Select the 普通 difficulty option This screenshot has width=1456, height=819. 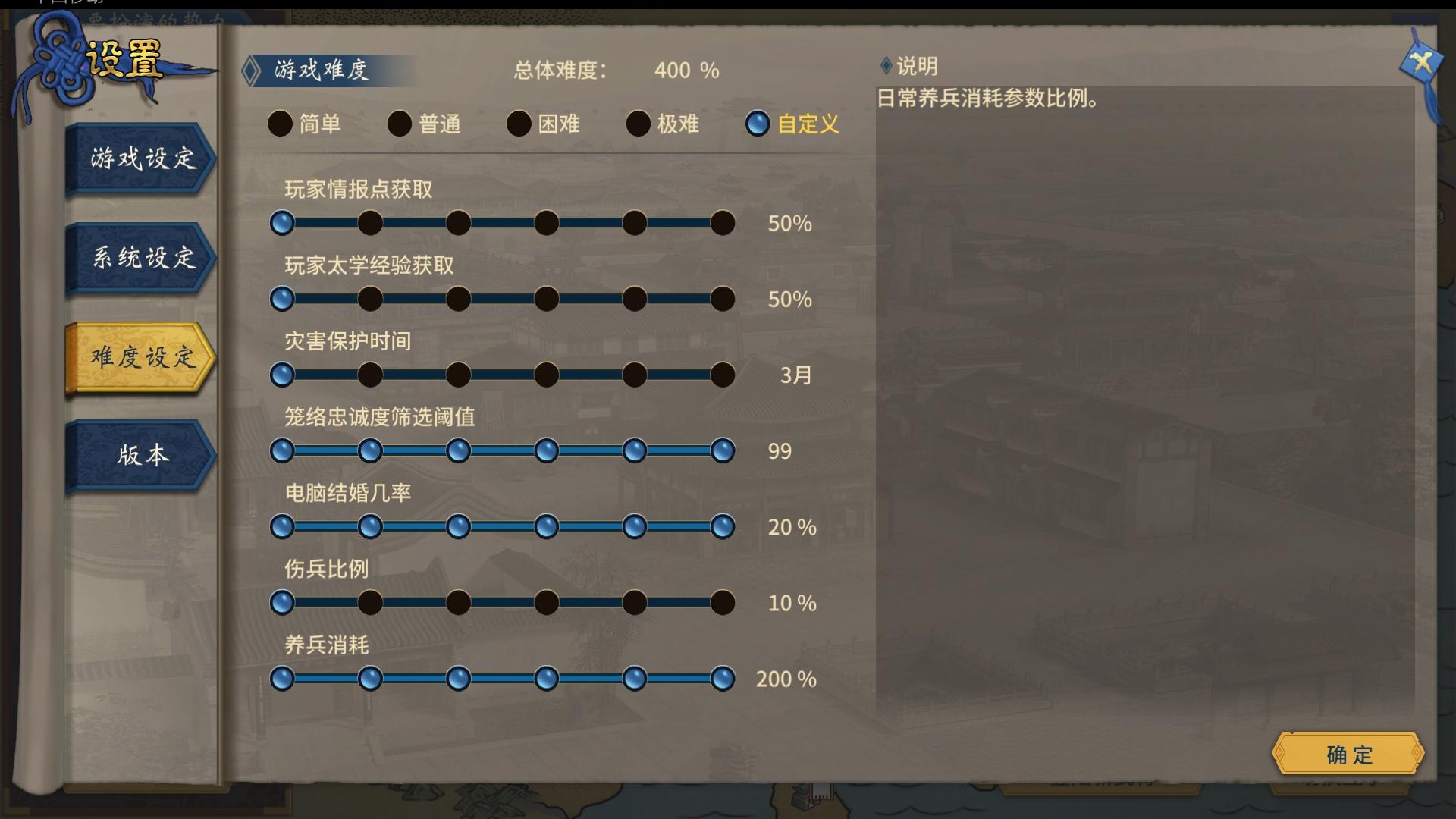coord(399,124)
